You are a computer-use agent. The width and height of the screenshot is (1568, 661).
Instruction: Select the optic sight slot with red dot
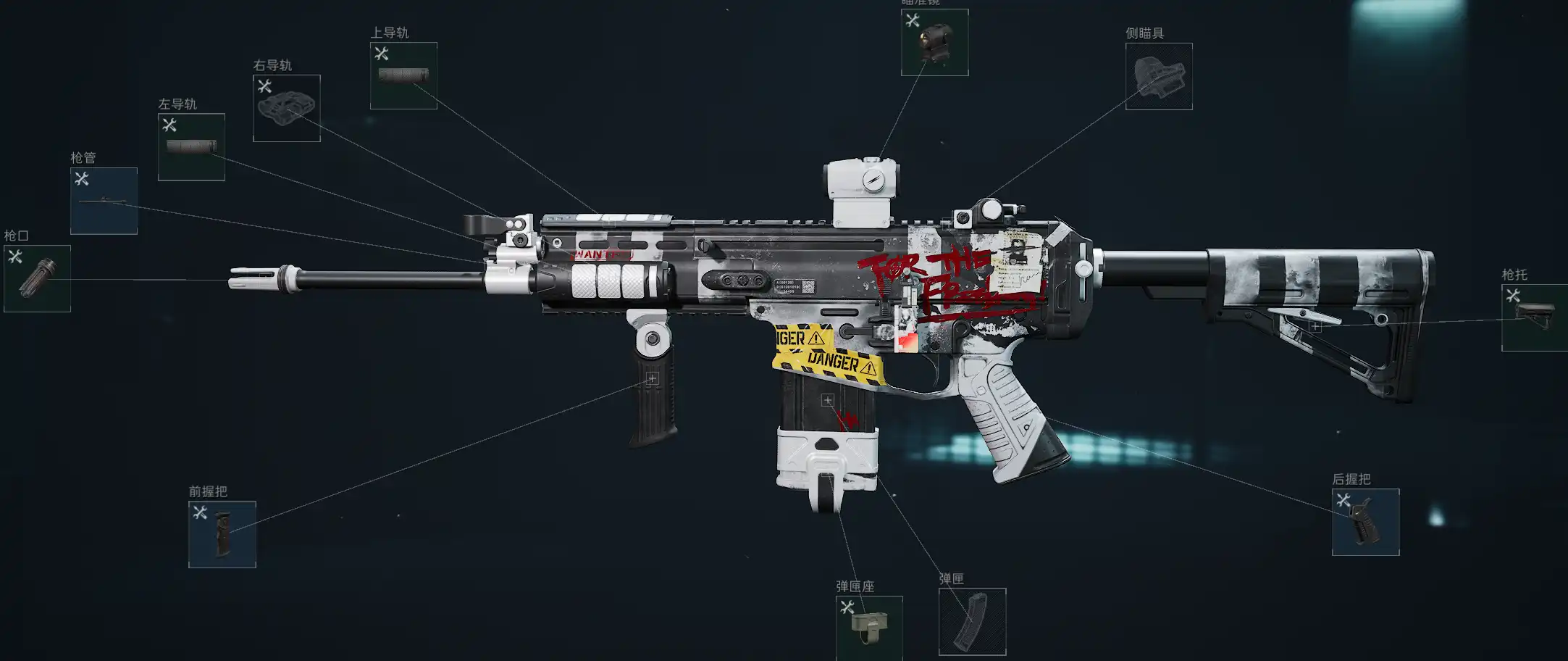coord(934,42)
